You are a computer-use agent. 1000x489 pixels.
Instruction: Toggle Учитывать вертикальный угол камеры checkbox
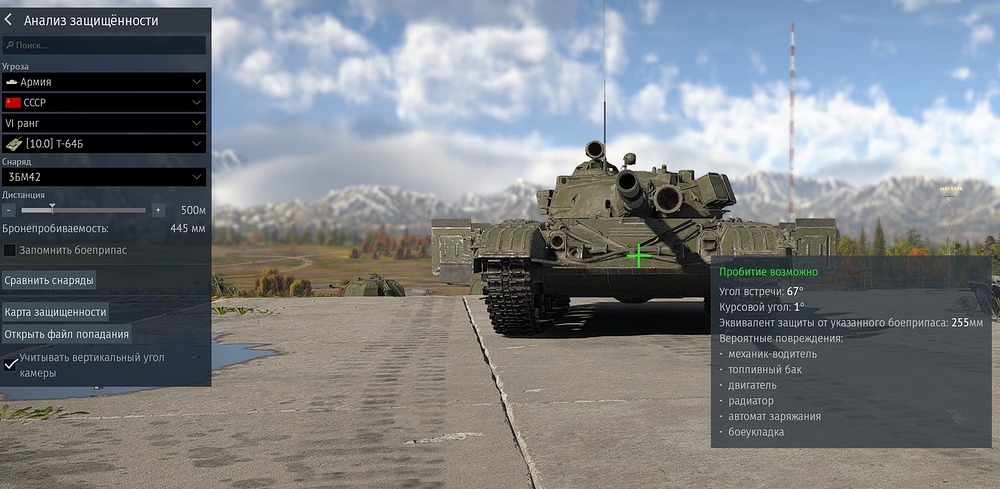point(10,364)
